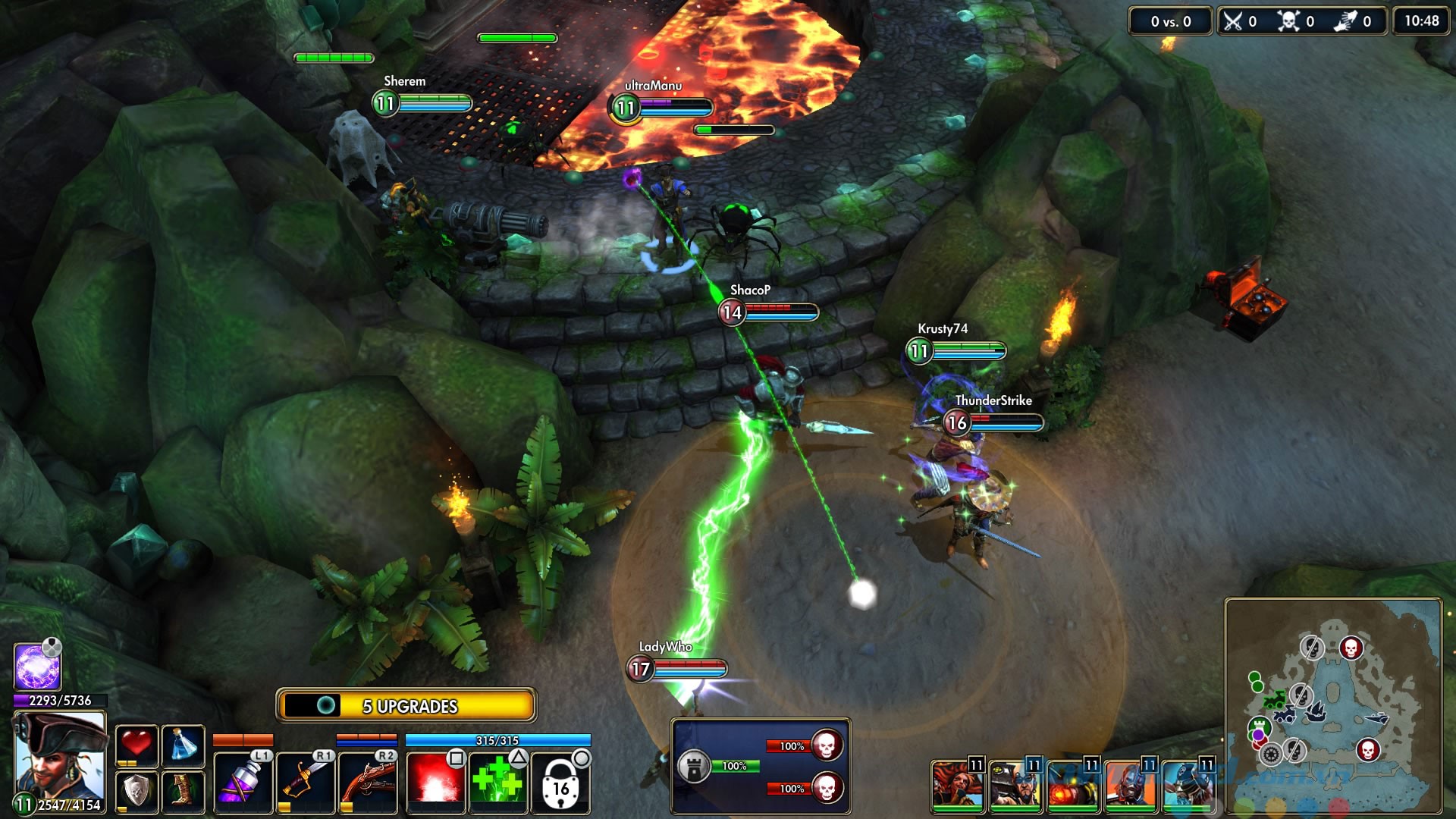This screenshot has width=1456, height=819.
Task: Click the purple energy orb icon
Action: click(37, 667)
